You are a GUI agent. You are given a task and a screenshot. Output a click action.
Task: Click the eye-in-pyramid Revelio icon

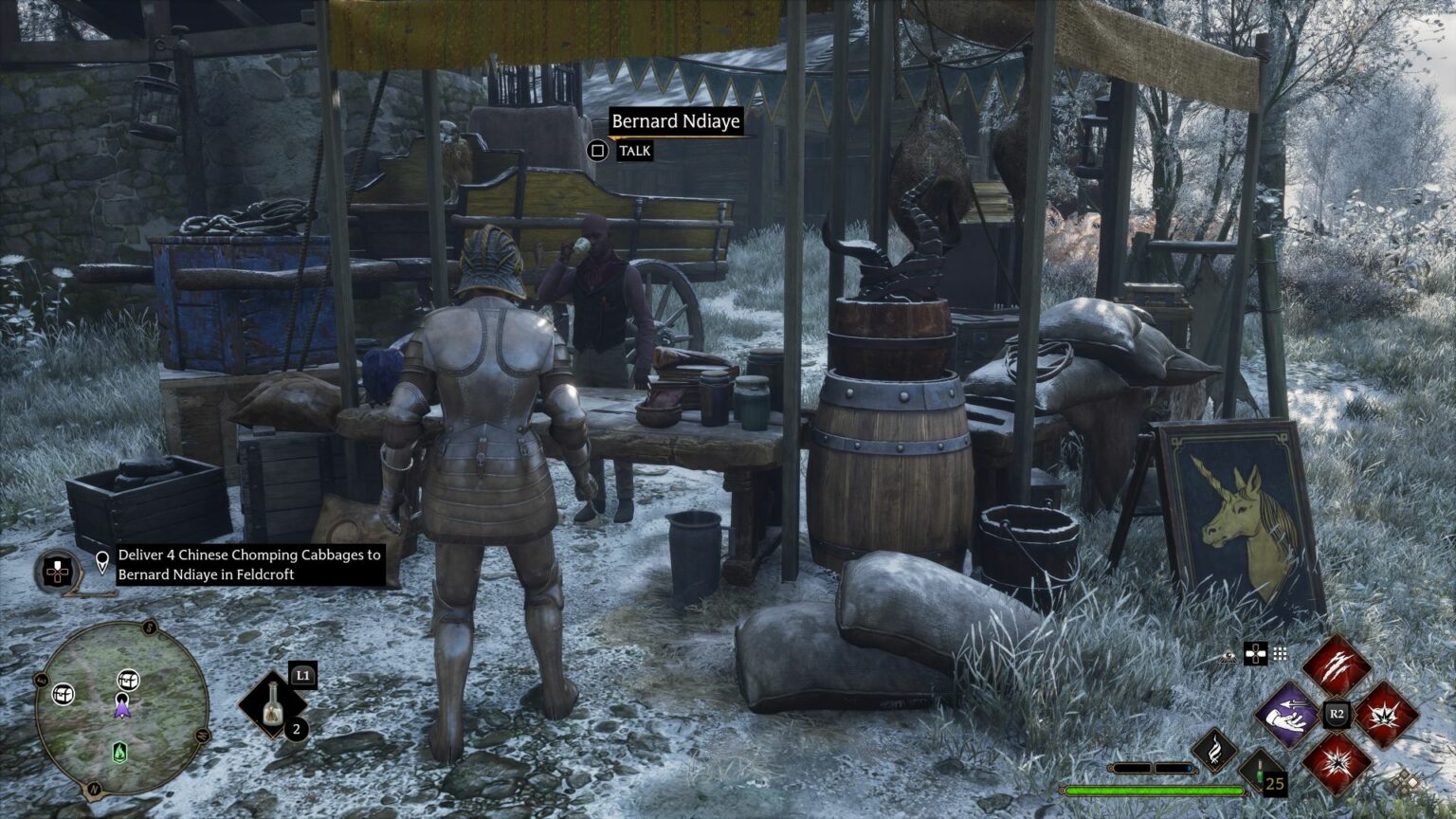click(x=1229, y=654)
